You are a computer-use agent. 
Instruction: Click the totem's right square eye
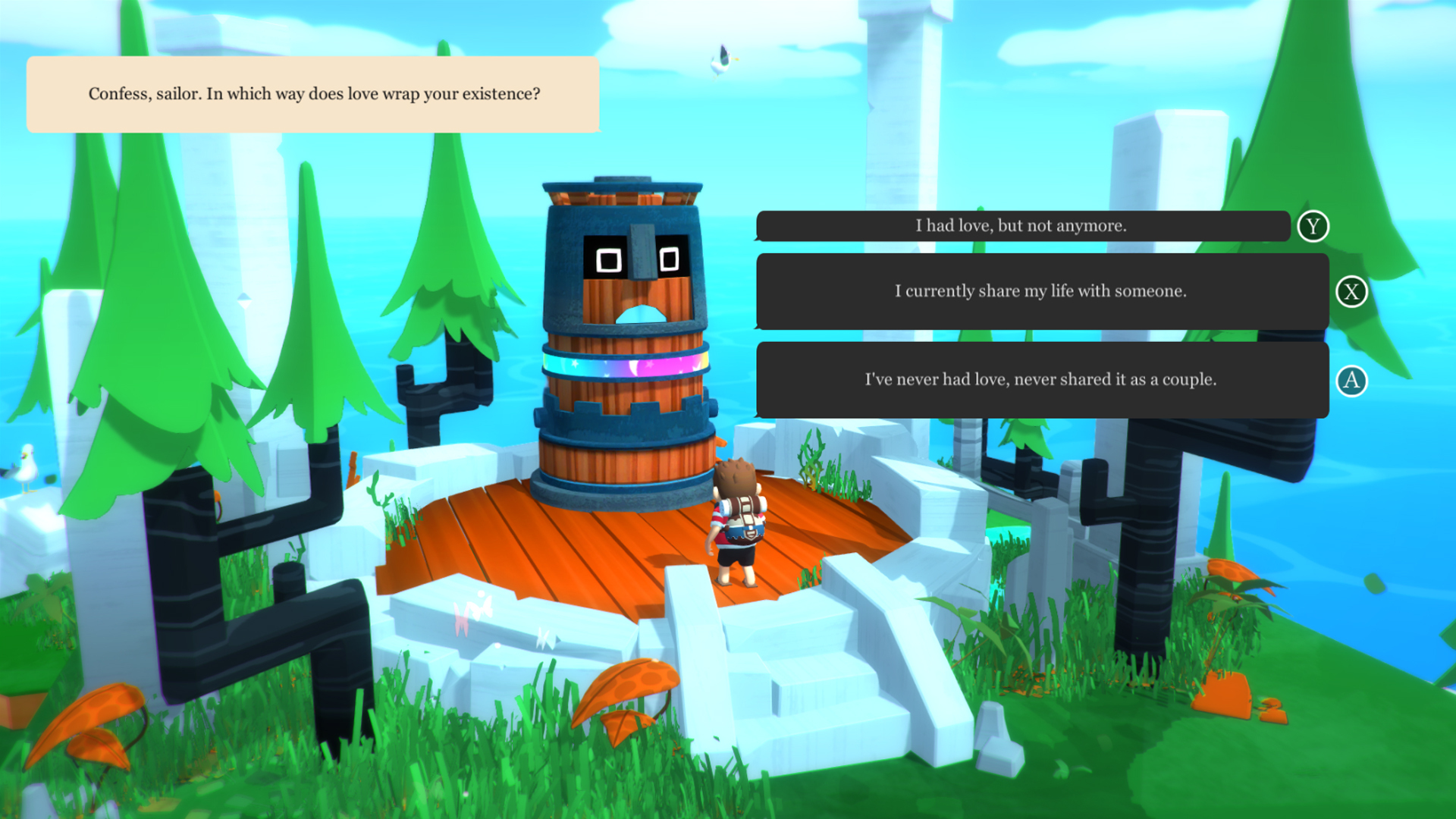pos(670,258)
